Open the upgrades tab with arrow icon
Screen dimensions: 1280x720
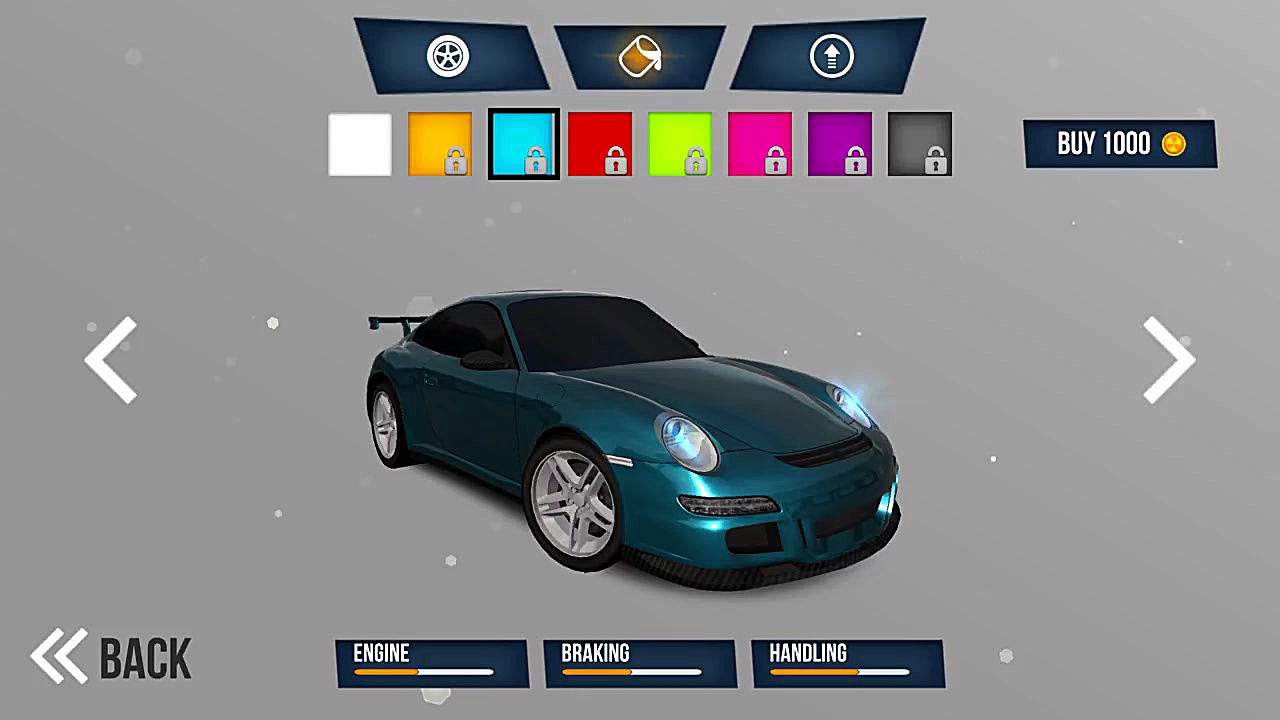[831, 56]
